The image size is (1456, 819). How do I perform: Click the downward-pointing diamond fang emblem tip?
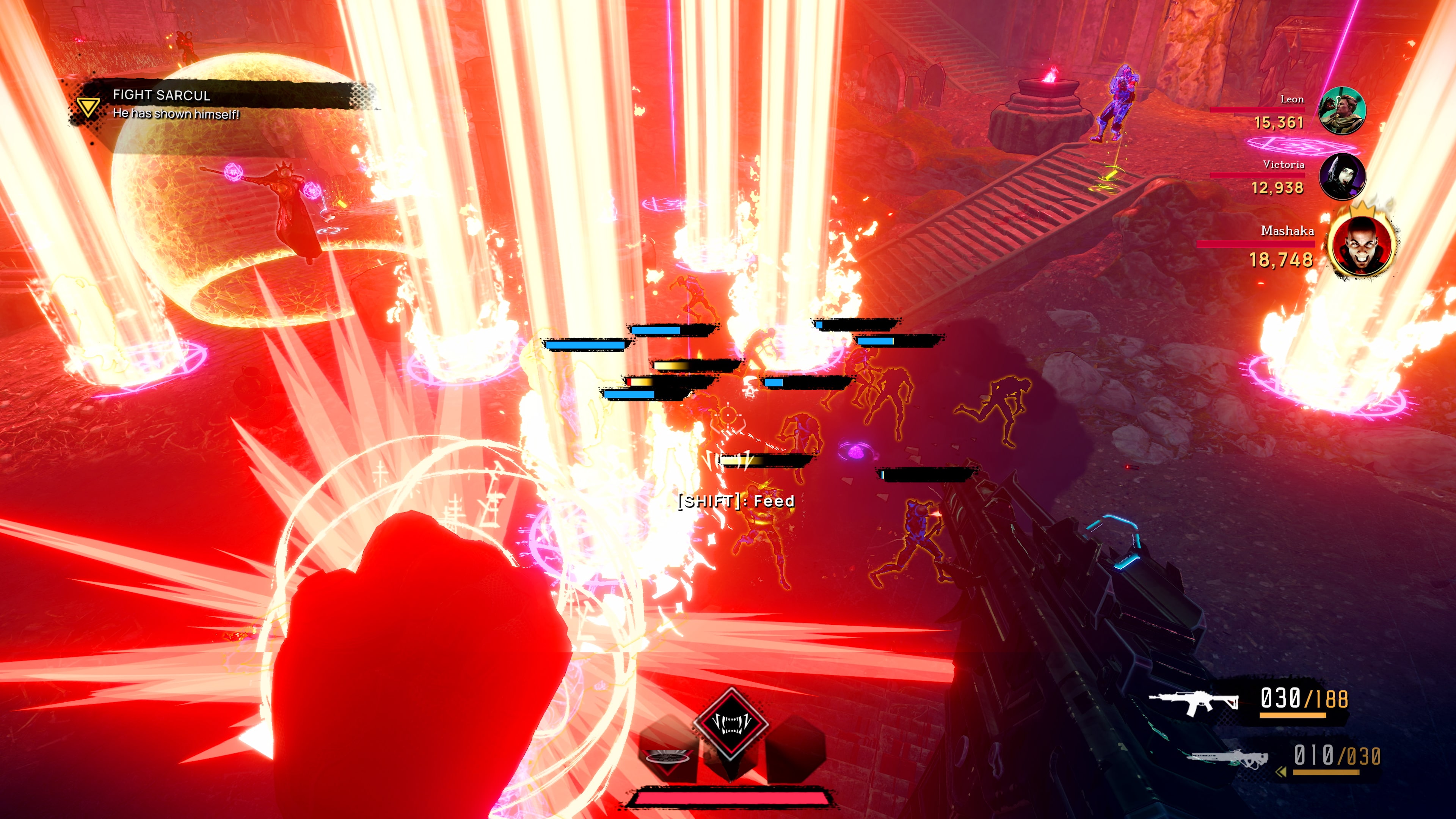[731, 782]
